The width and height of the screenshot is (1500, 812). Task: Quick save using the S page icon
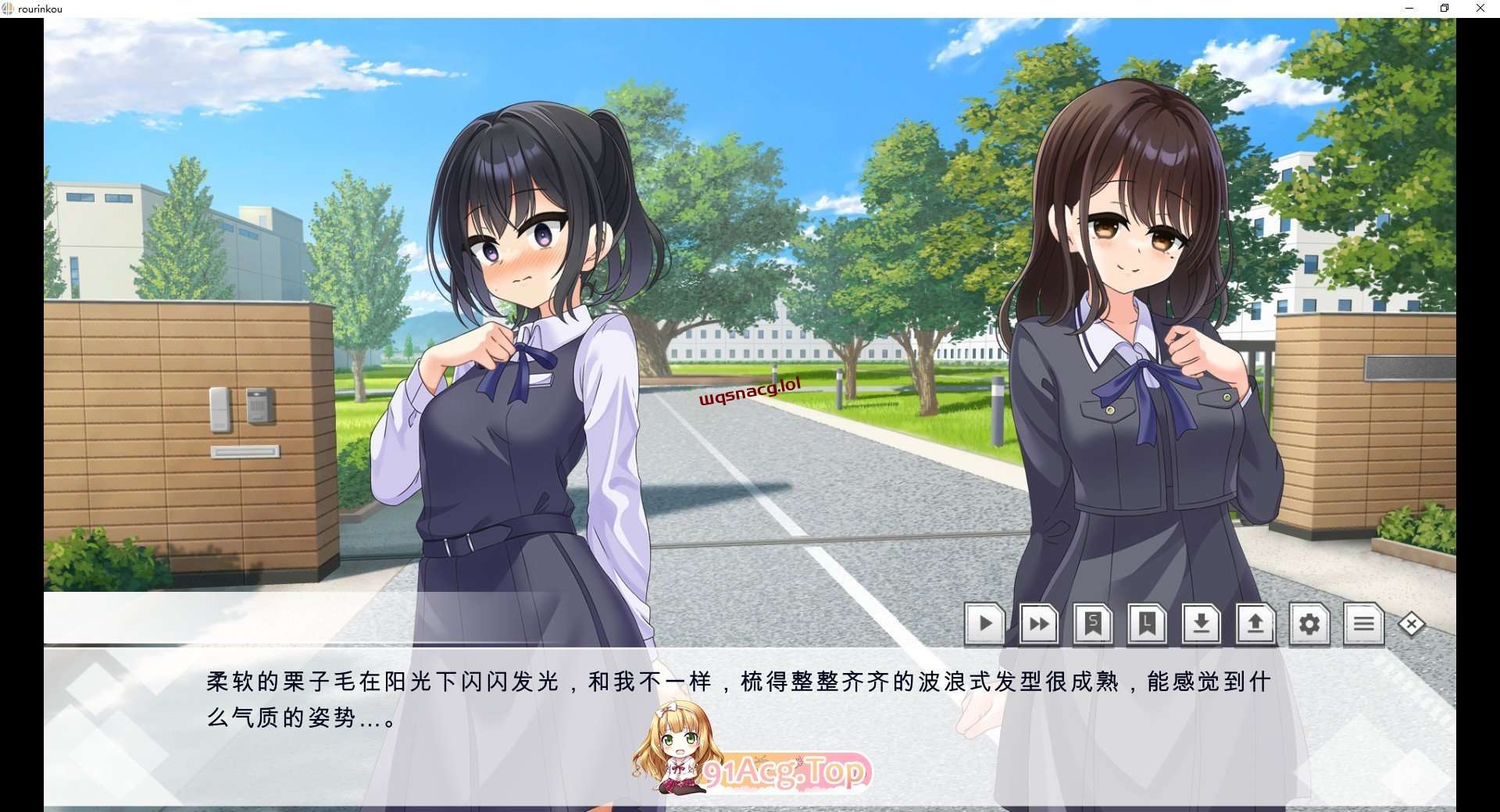[1093, 624]
